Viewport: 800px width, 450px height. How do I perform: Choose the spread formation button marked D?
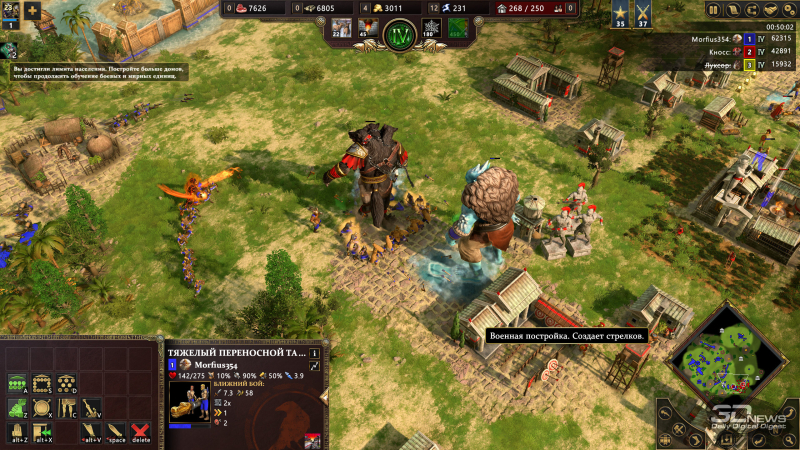[x=66, y=383]
